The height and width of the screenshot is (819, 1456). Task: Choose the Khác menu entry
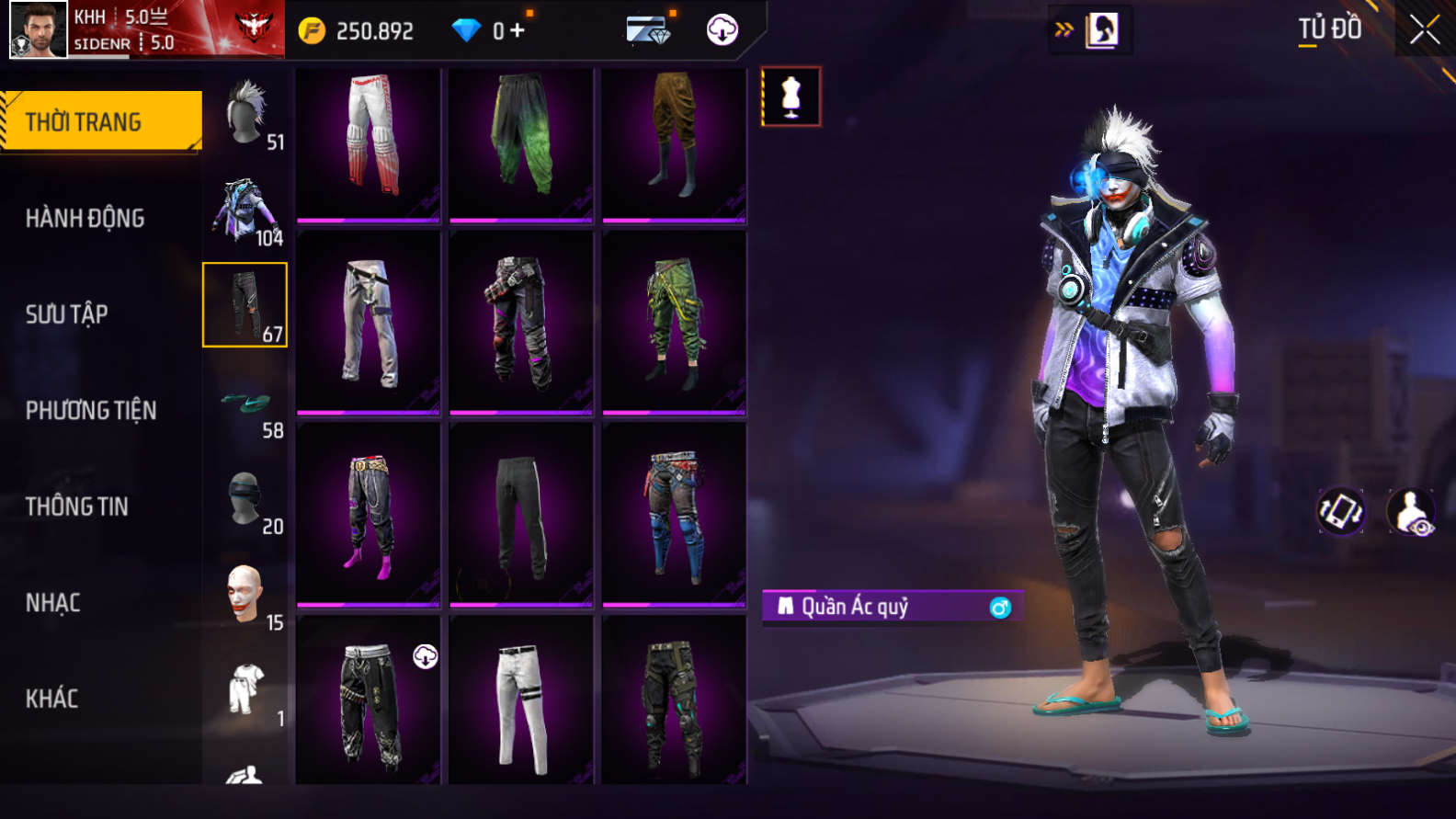(x=52, y=699)
